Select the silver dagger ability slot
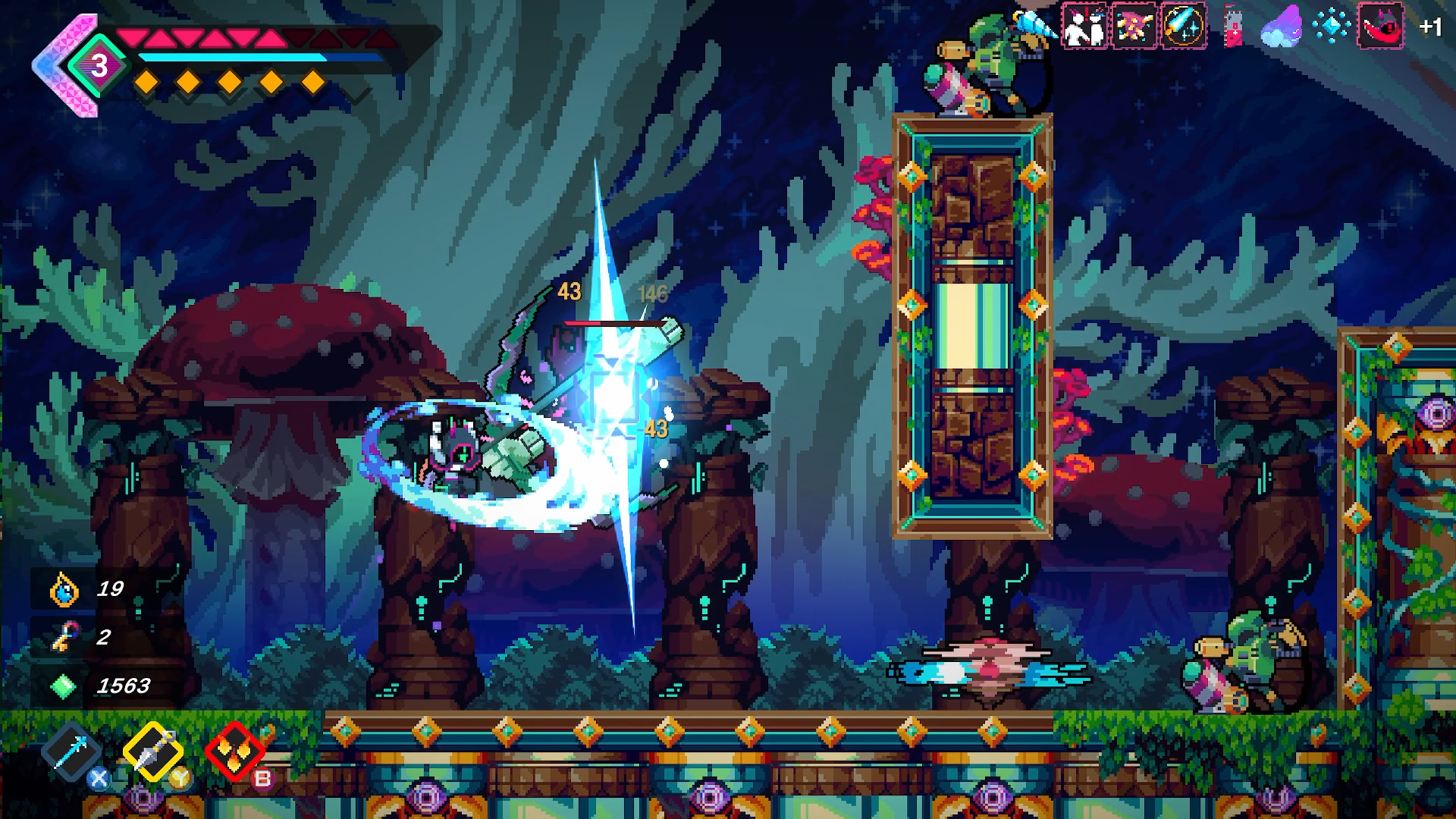The height and width of the screenshot is (819, 1456). pyautogui.click(x=152, y=750)
